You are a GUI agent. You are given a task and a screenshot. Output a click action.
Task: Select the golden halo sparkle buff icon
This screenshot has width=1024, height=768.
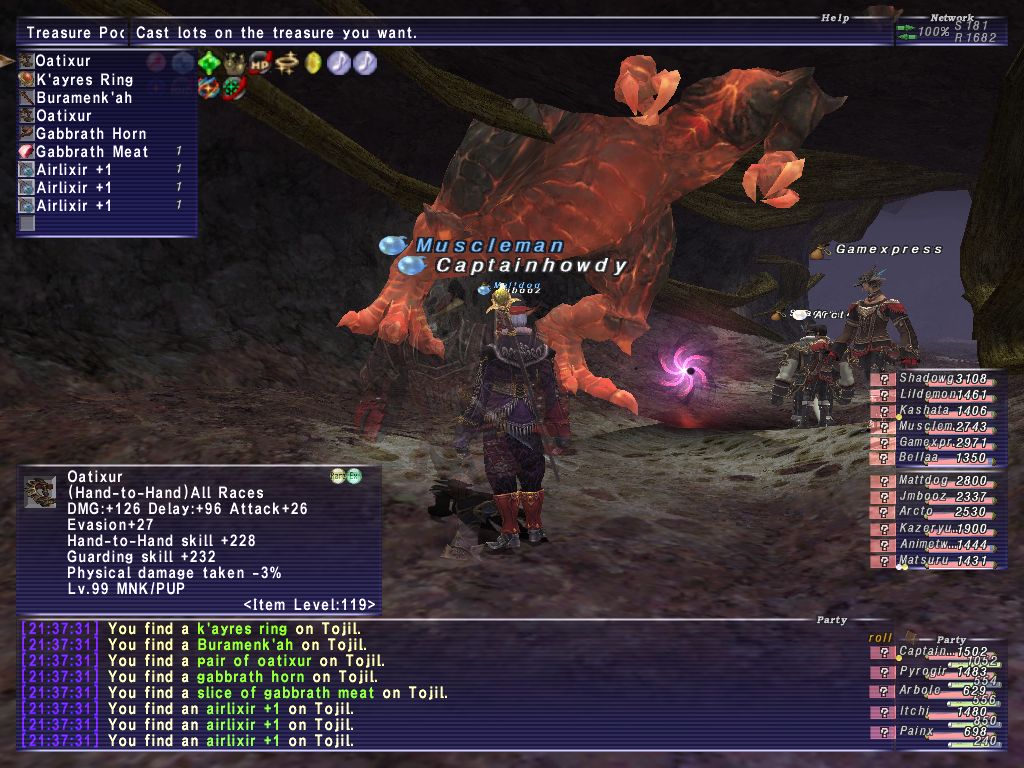click(287, 63)
